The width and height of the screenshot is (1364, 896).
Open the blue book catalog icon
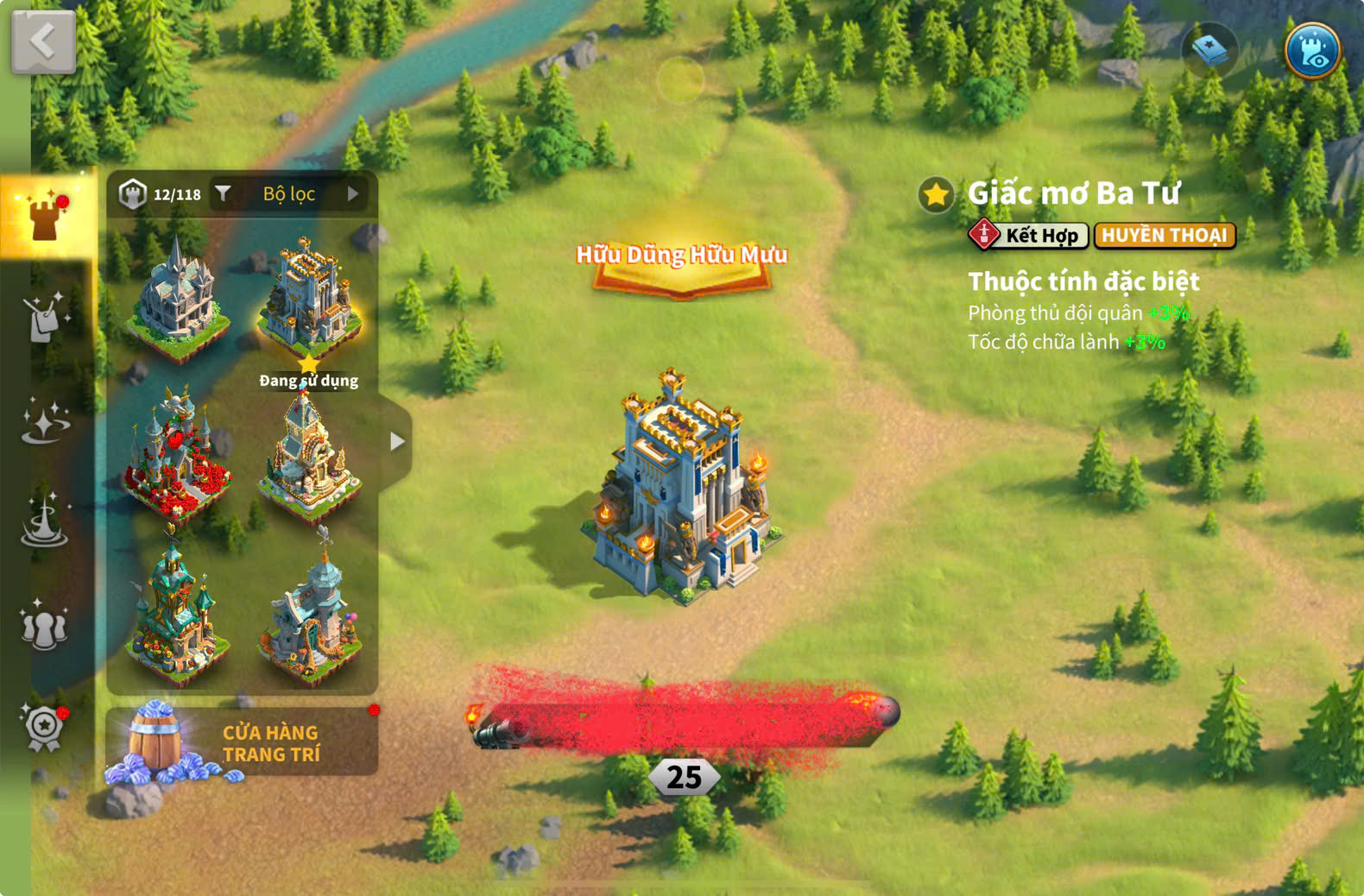[x=1209, y=51]
